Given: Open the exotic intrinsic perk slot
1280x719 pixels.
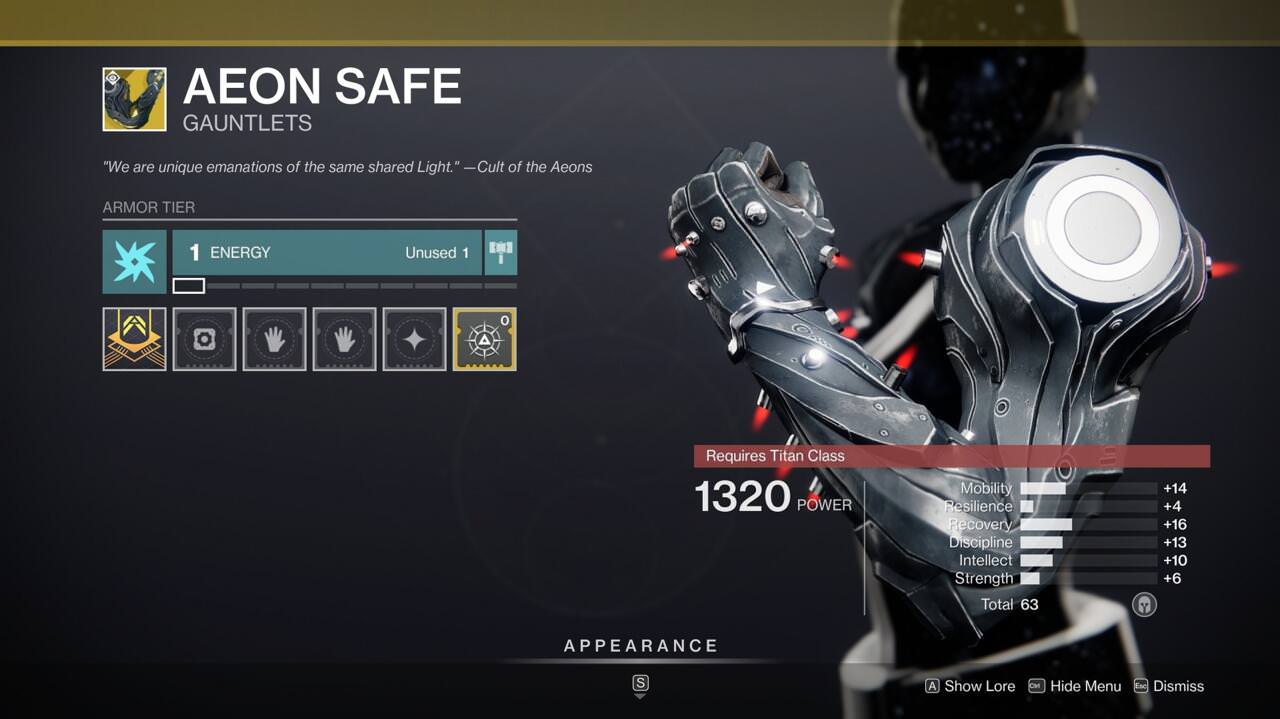Looking at the screenshot, I should click(x=134, y=339).
